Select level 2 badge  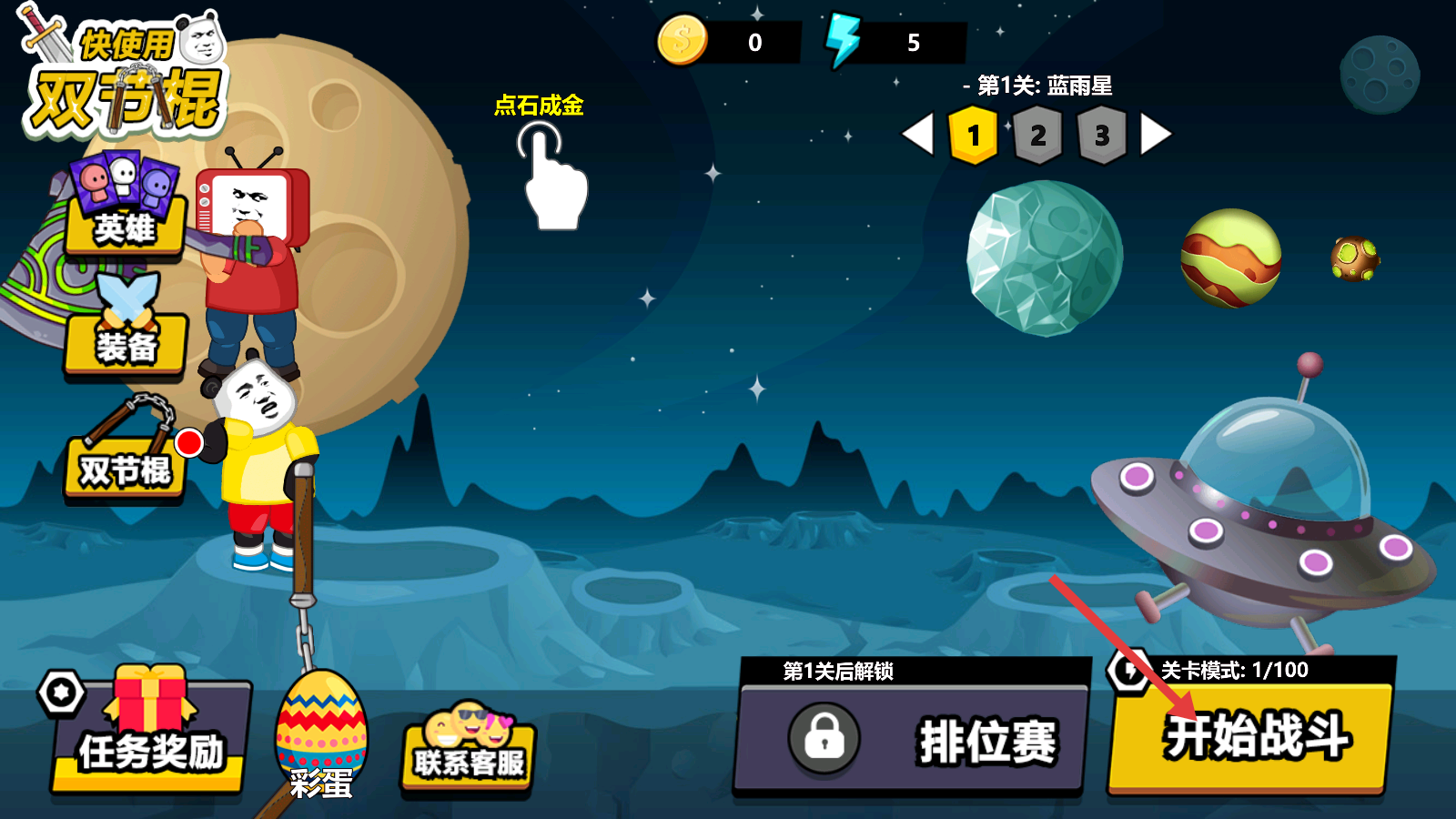1037,136
